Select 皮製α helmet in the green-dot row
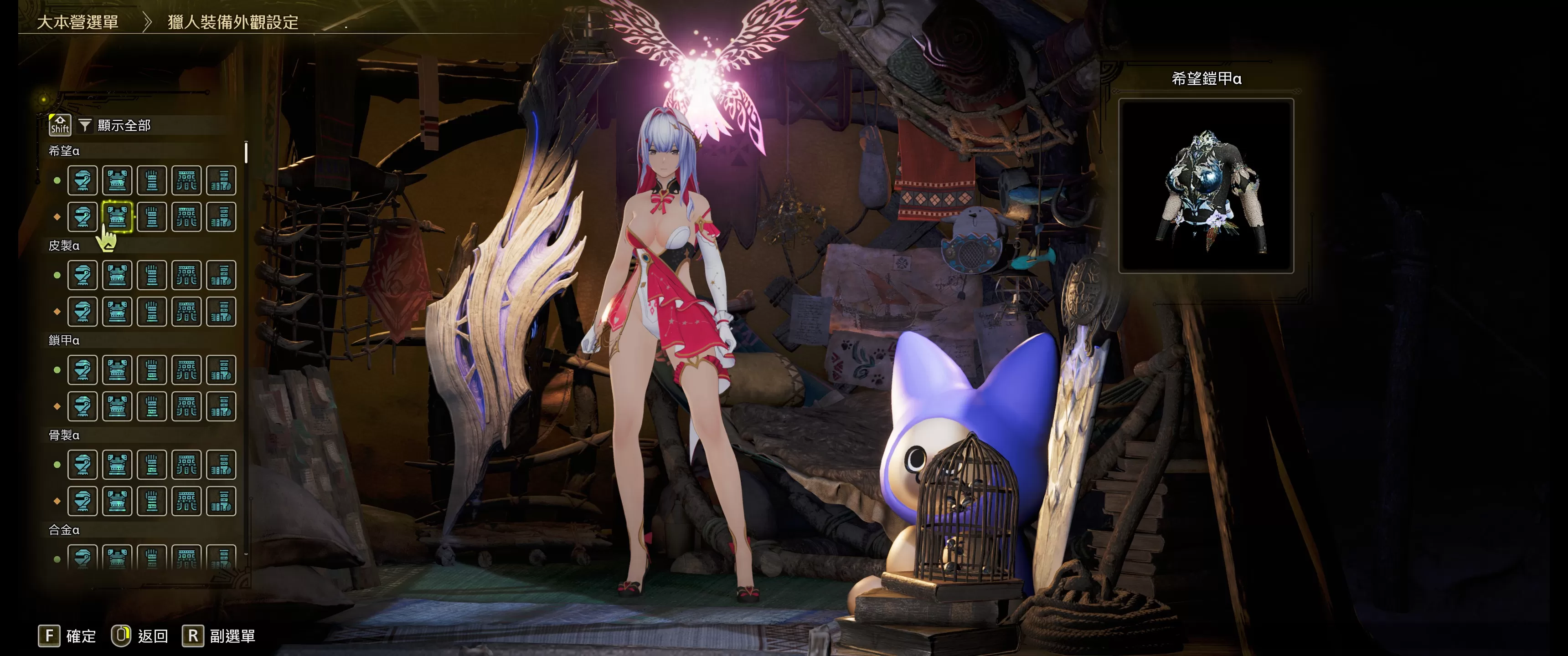 tap(83, 276)
